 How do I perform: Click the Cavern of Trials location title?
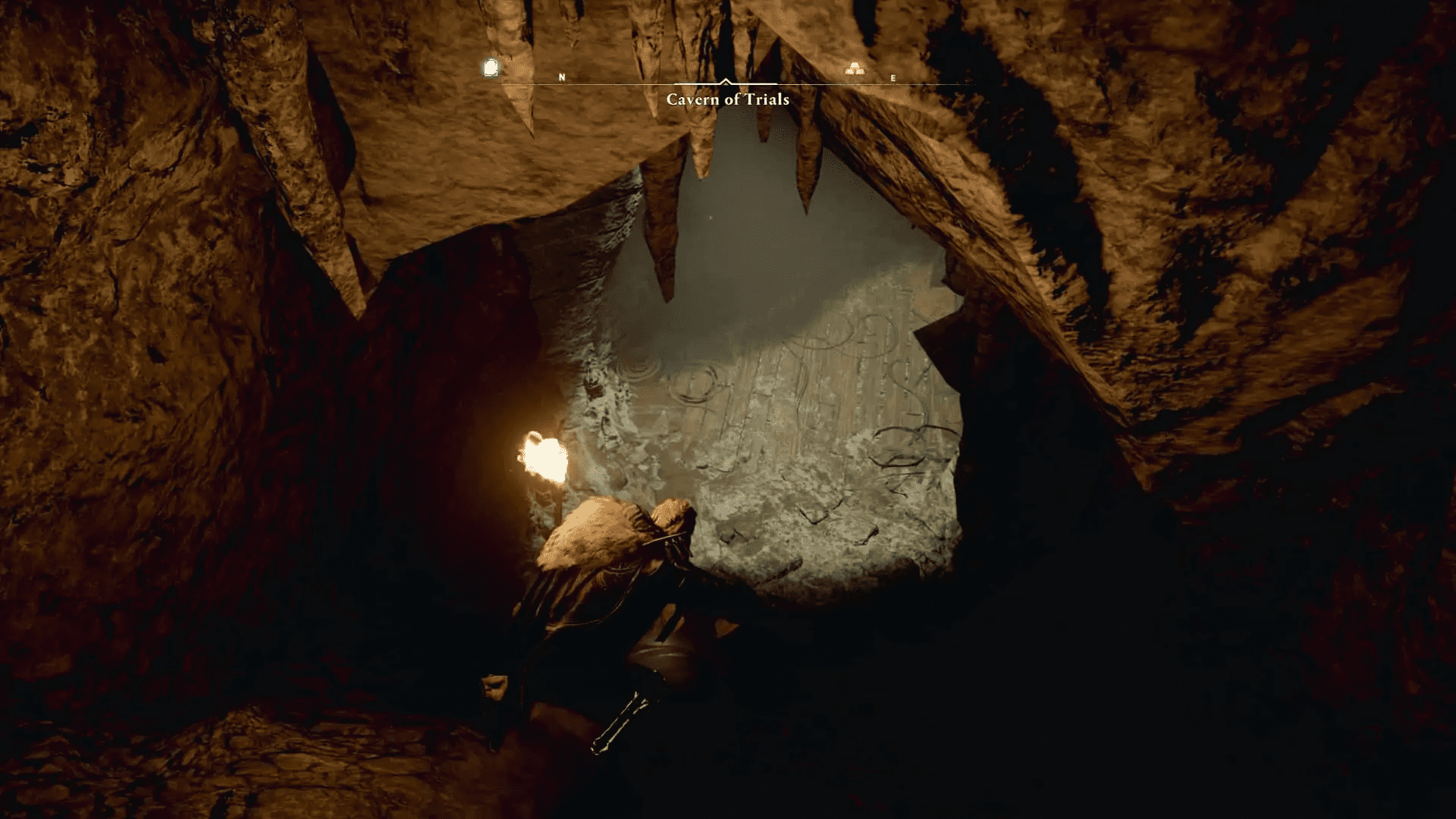coord(727,99)
